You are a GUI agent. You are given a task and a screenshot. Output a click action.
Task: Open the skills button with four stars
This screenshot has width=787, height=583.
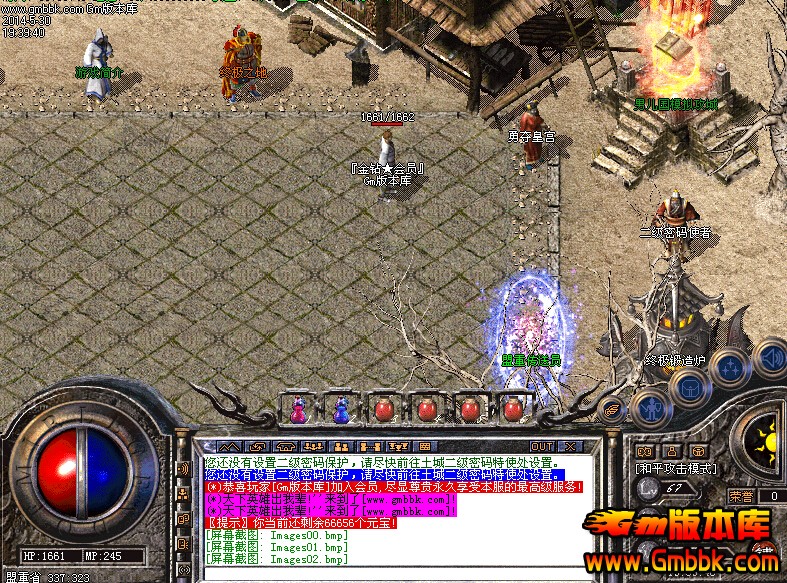click(x=731, y=367)
